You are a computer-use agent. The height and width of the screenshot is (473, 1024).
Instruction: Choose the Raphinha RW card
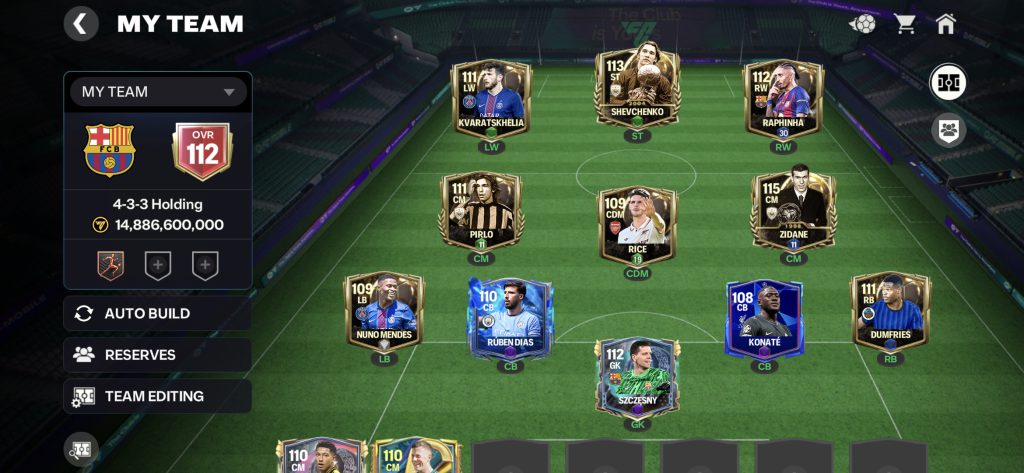pos(783,98)
